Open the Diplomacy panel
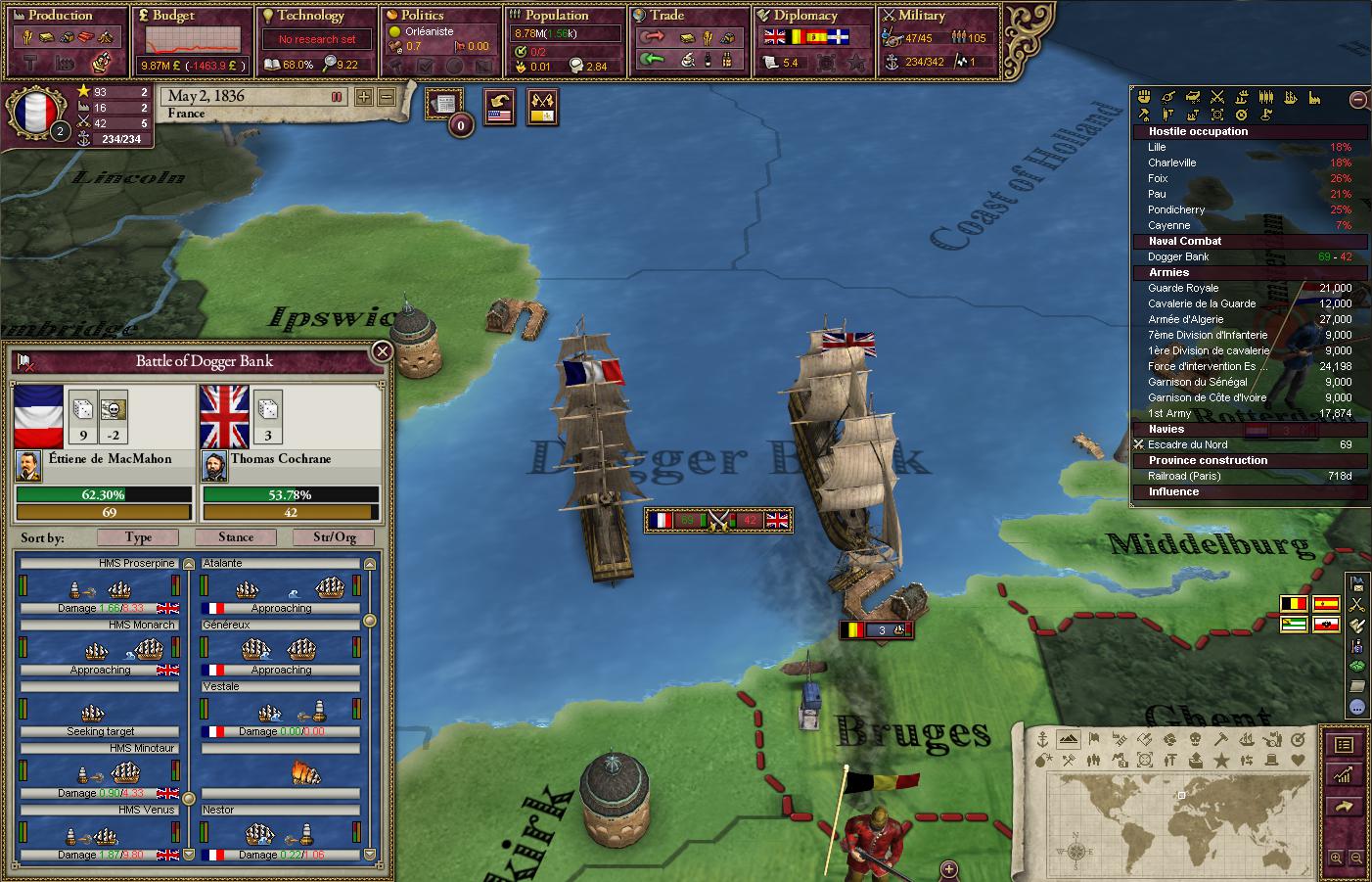The height and width of the screenshot is (882, 1372). [812, 16]
